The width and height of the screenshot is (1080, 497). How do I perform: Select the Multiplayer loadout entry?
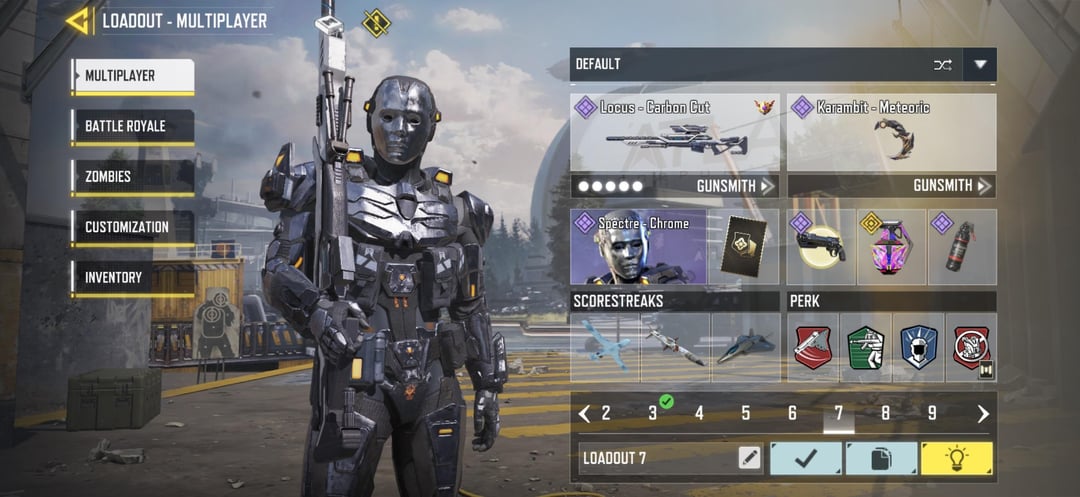(x=132, y=76)
